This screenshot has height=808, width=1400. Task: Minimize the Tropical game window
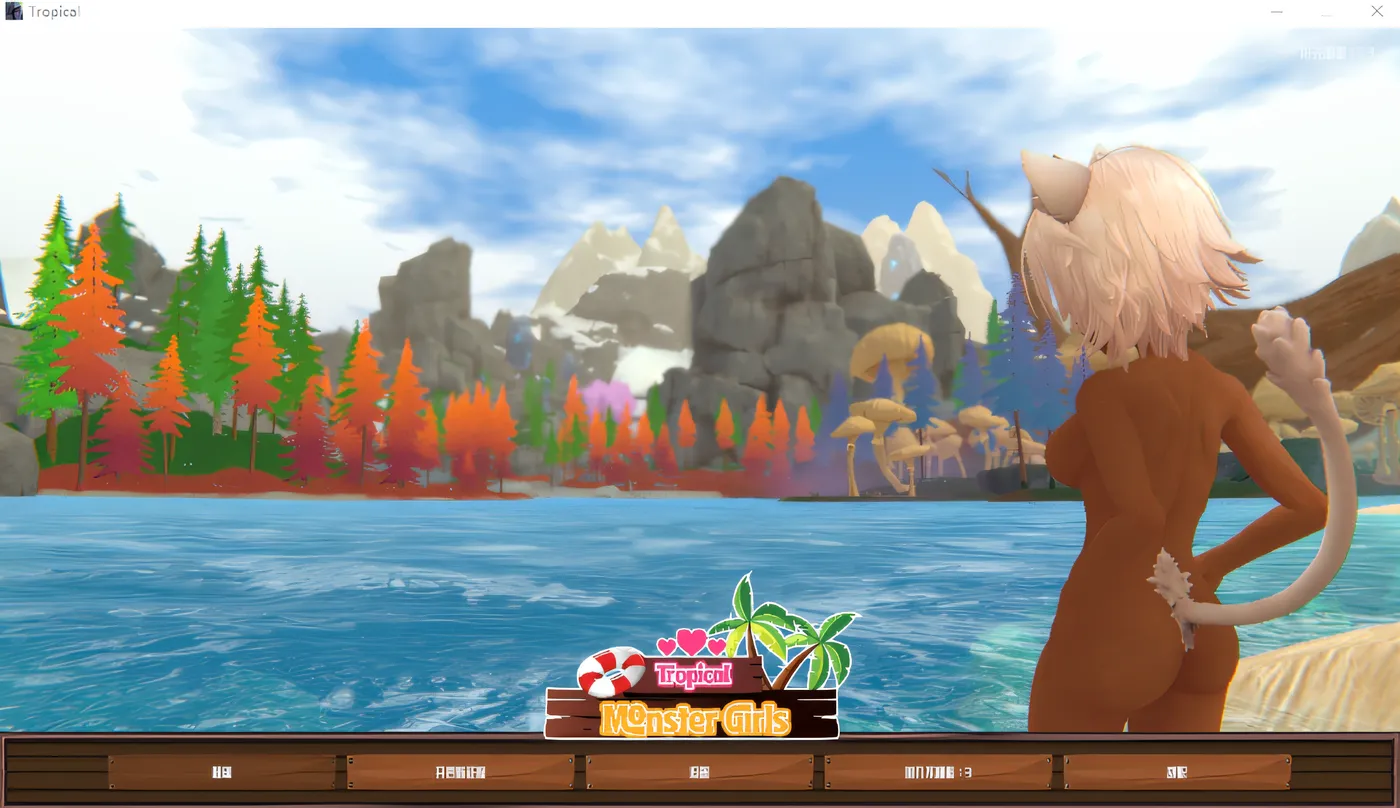coord(1277,11)
